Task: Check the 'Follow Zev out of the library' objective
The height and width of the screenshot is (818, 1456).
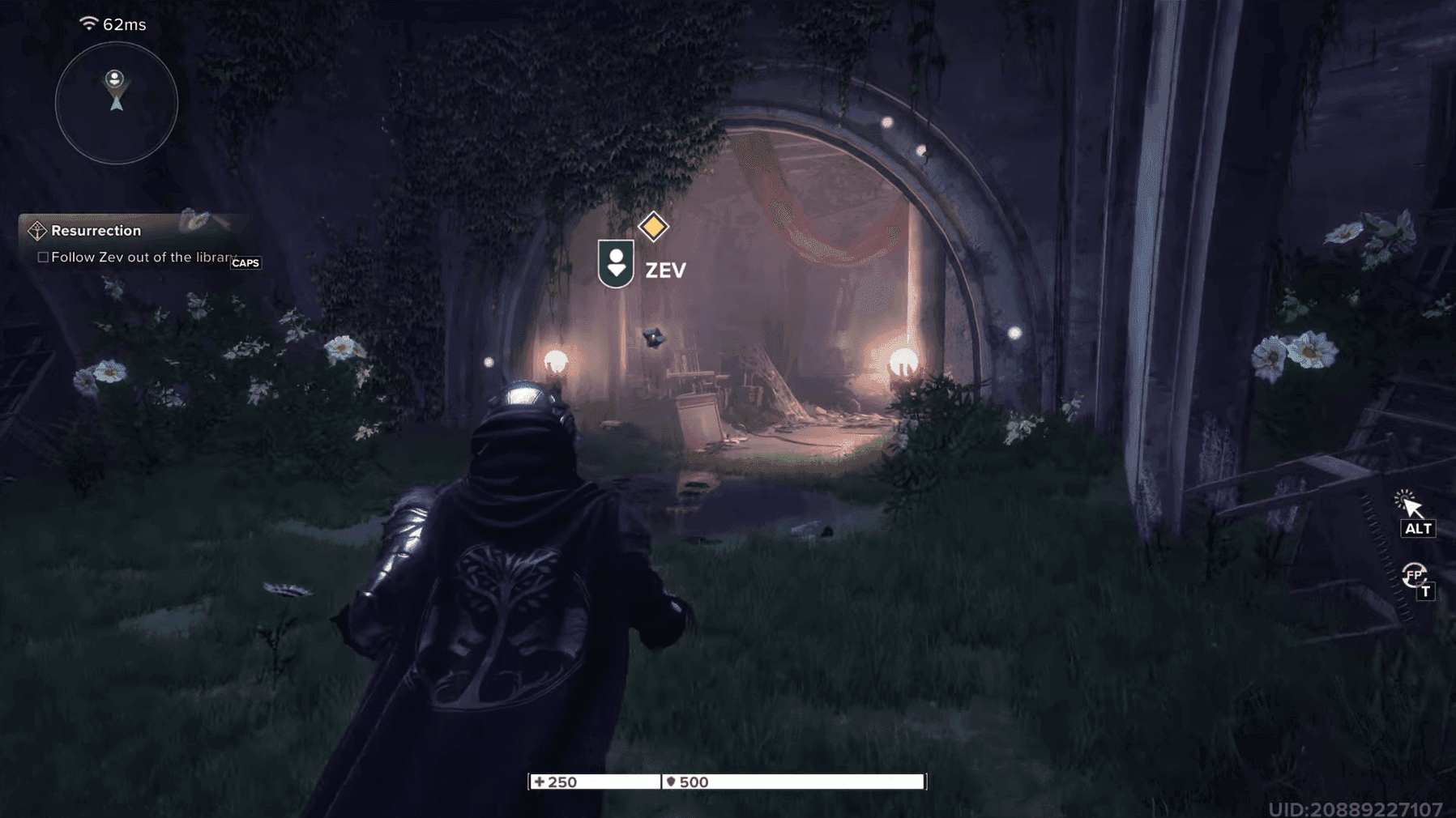Action: coord(42,257)
